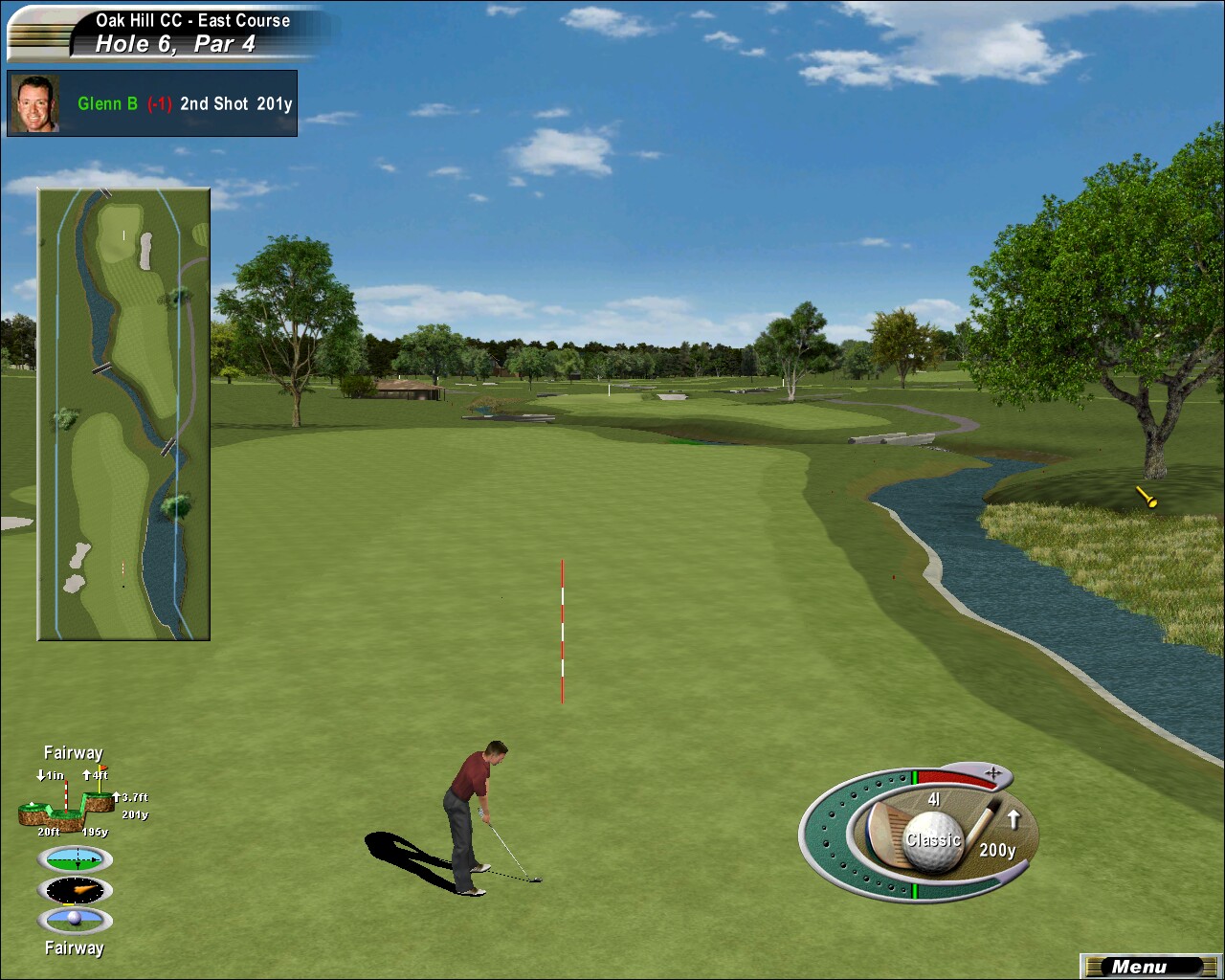Open the overhead hole map
Screen dimensions: 1225x980
click(x=123, y=413)
